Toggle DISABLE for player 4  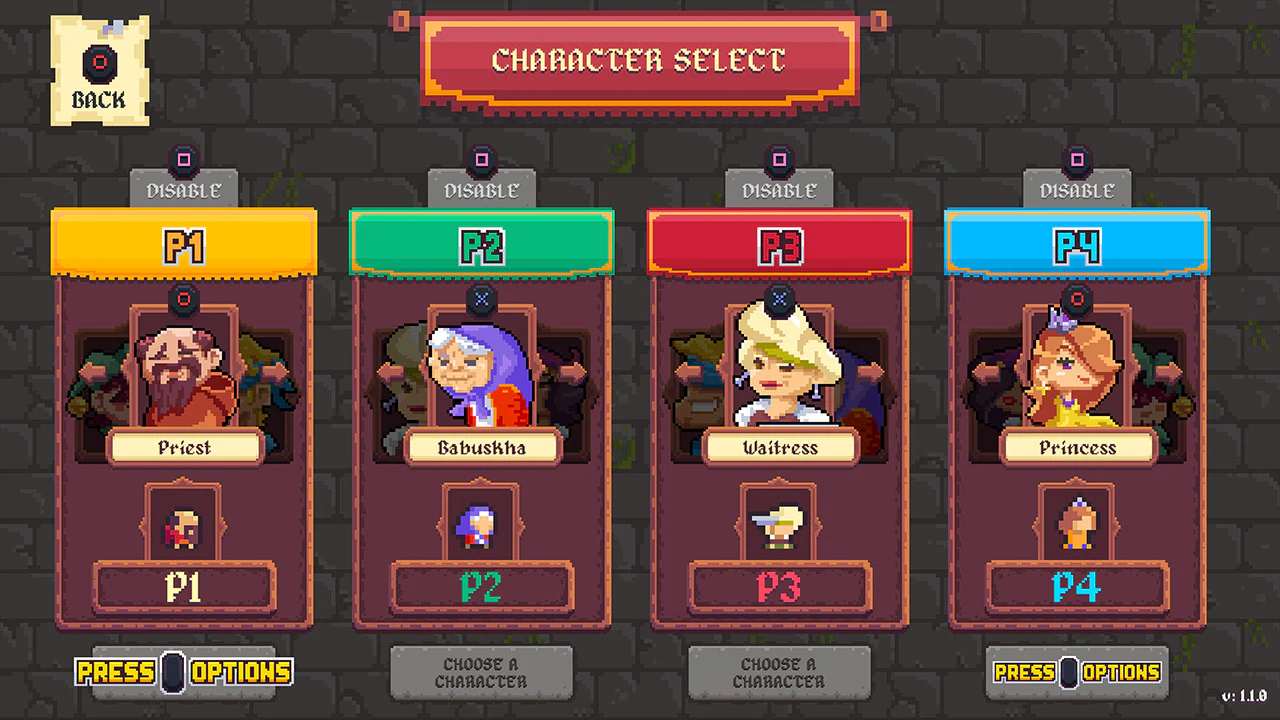pos(1077,189)
